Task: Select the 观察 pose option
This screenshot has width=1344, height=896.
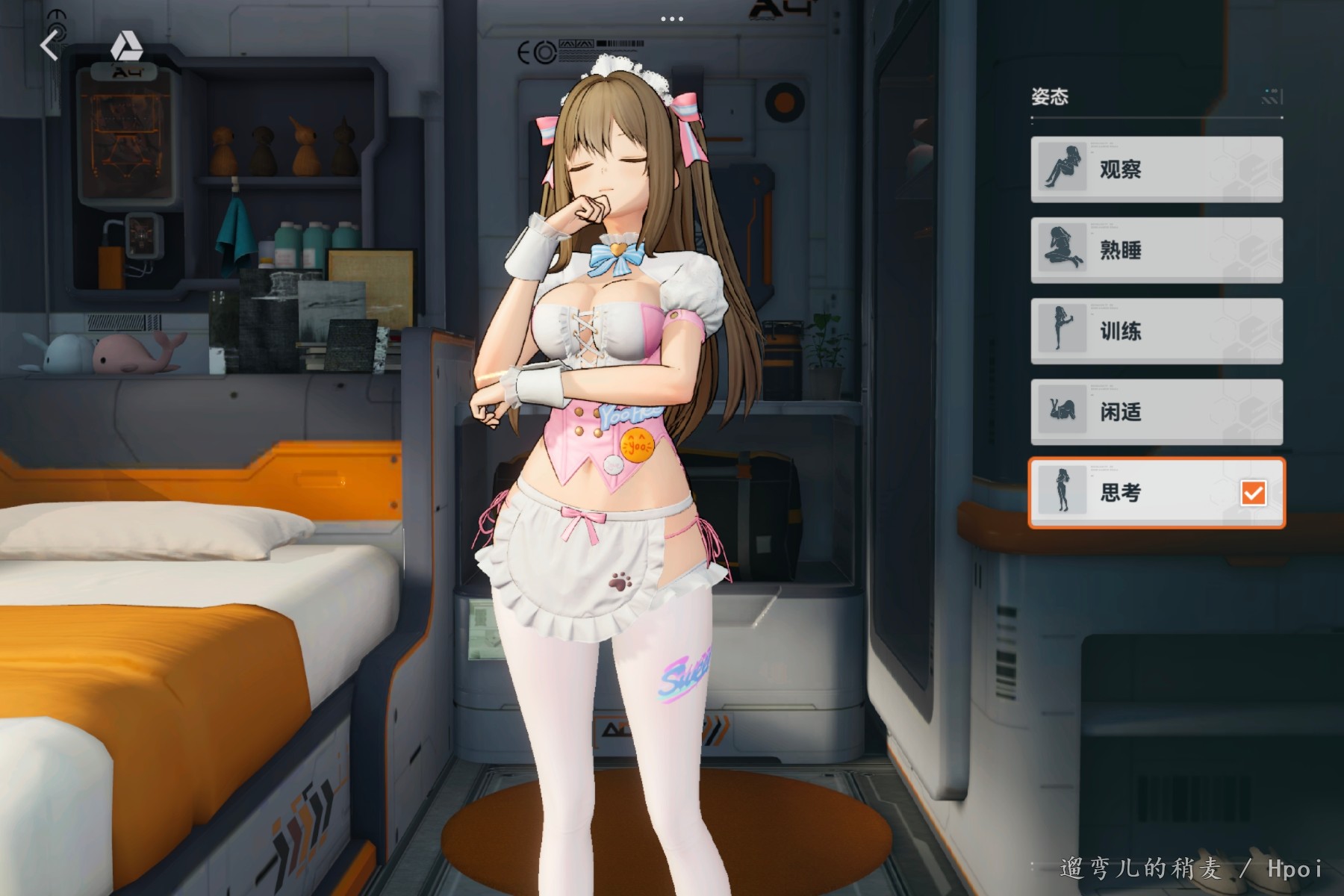Action: click(x=1157, y=169)
